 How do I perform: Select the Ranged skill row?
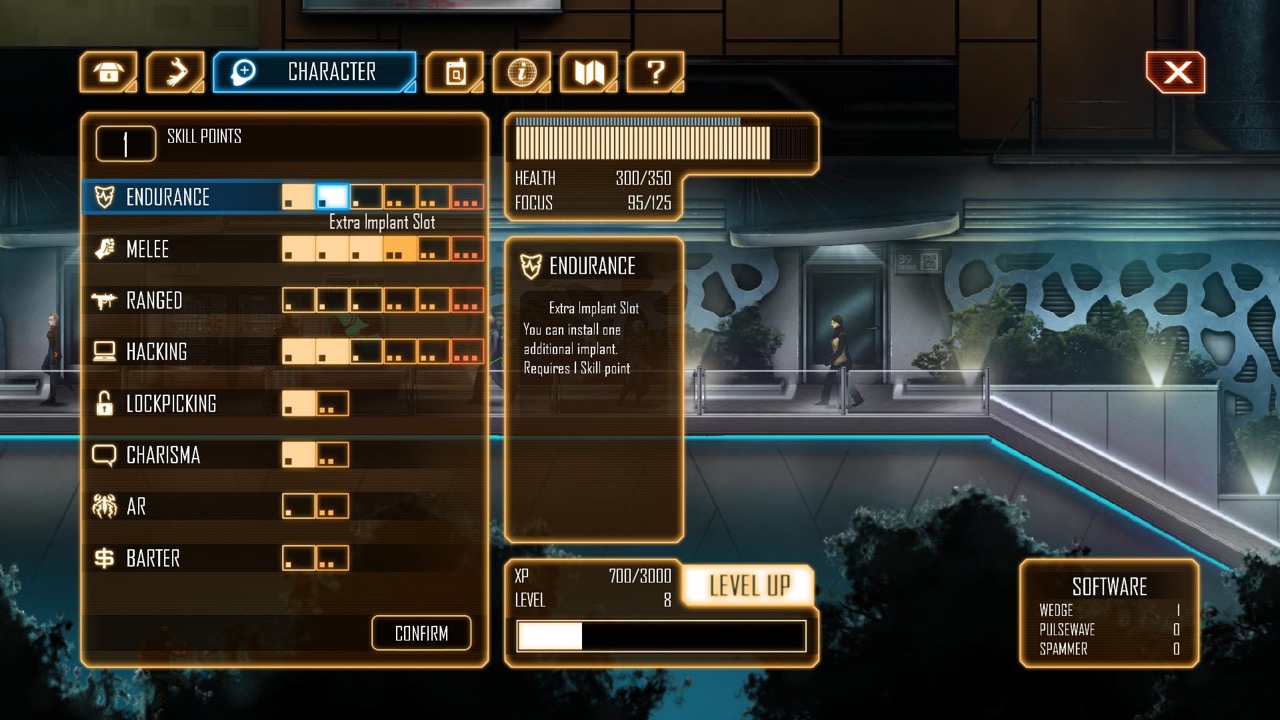click(154, 300)
